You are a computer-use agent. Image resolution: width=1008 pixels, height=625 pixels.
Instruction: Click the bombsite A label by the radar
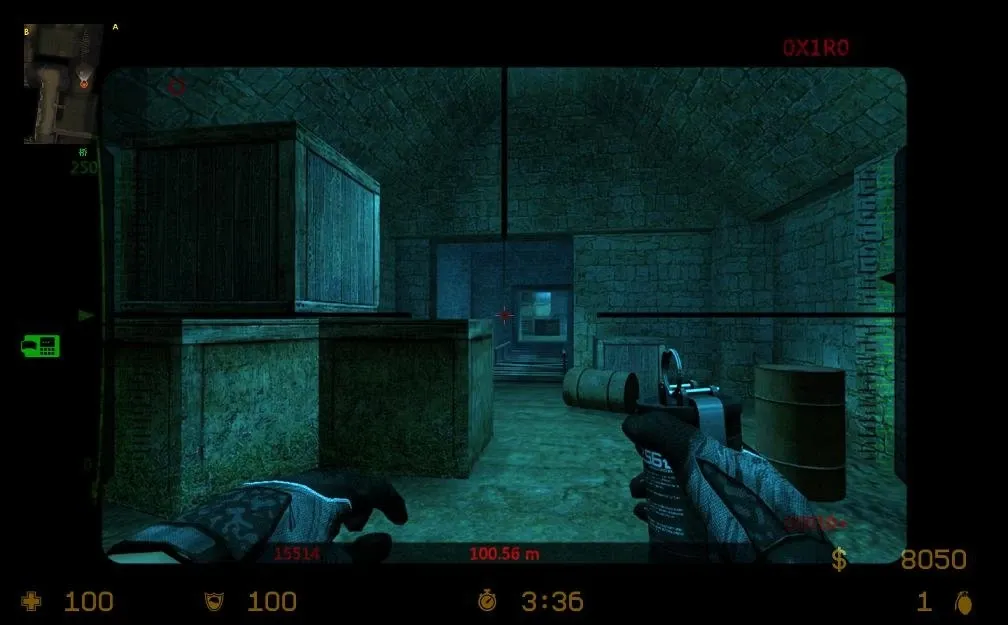tap(115, 27)
